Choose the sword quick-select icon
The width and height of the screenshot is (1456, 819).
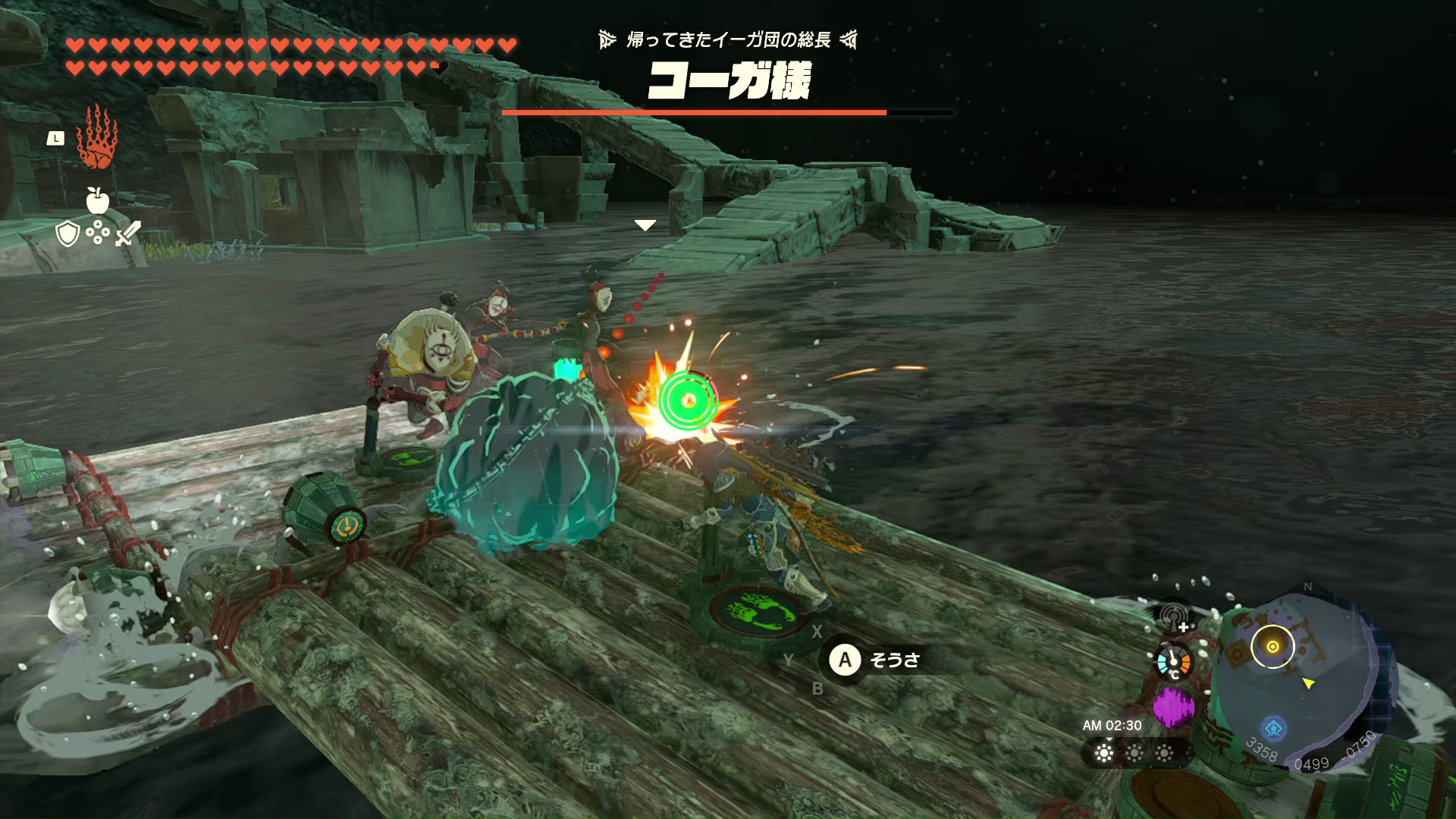pos(127,234)
